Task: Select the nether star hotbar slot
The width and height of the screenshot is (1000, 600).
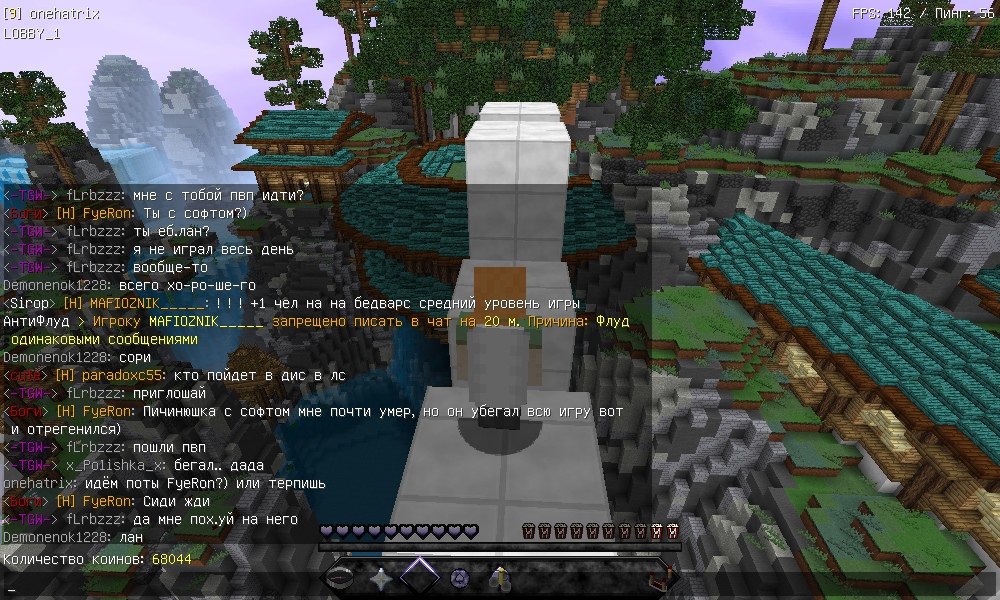Action: [x=381, y=577]
